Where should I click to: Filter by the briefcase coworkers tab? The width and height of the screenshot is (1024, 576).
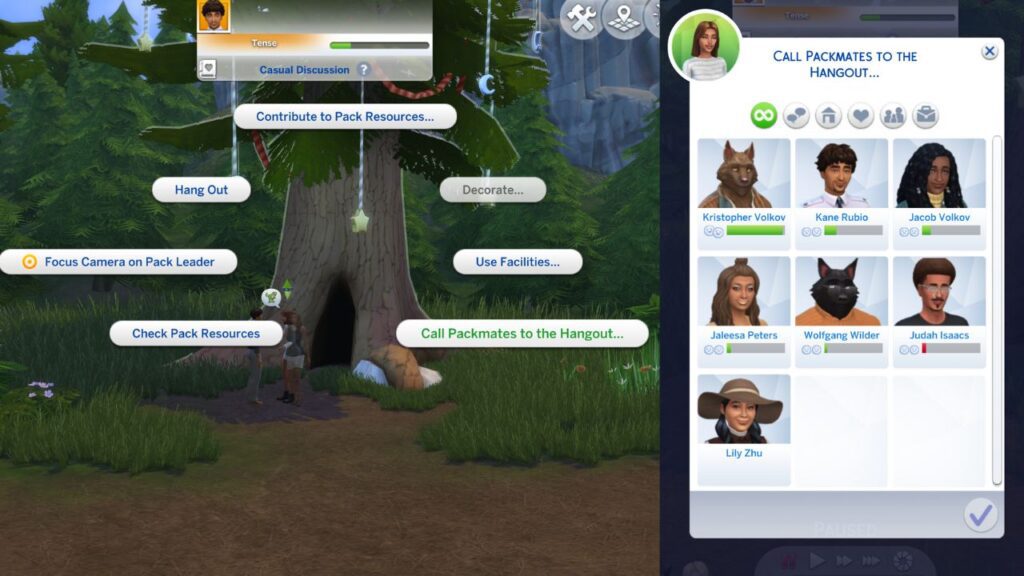coord(925,116)
